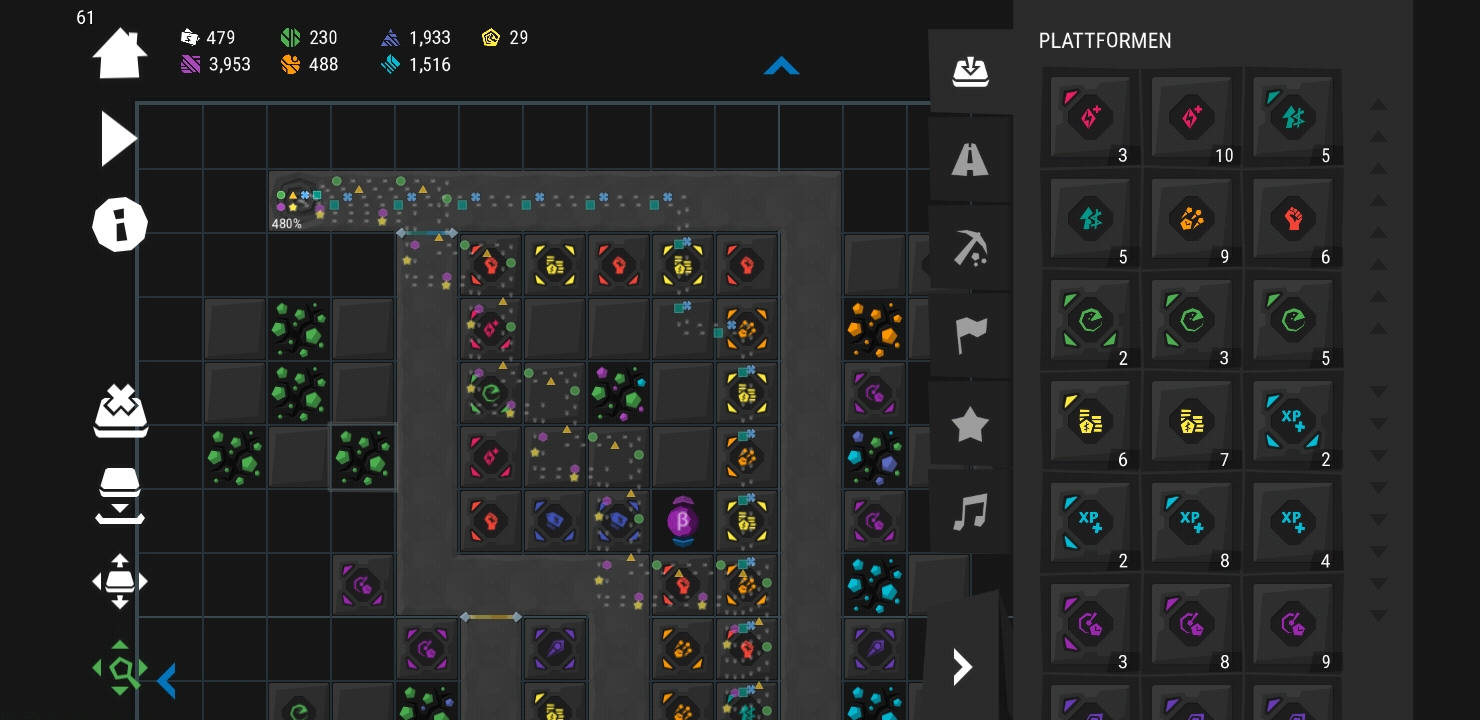This screenshot has height=720, width=1480.
Task: Select the XP platform tile with count 8
Action: click(x=1191, y=522)
